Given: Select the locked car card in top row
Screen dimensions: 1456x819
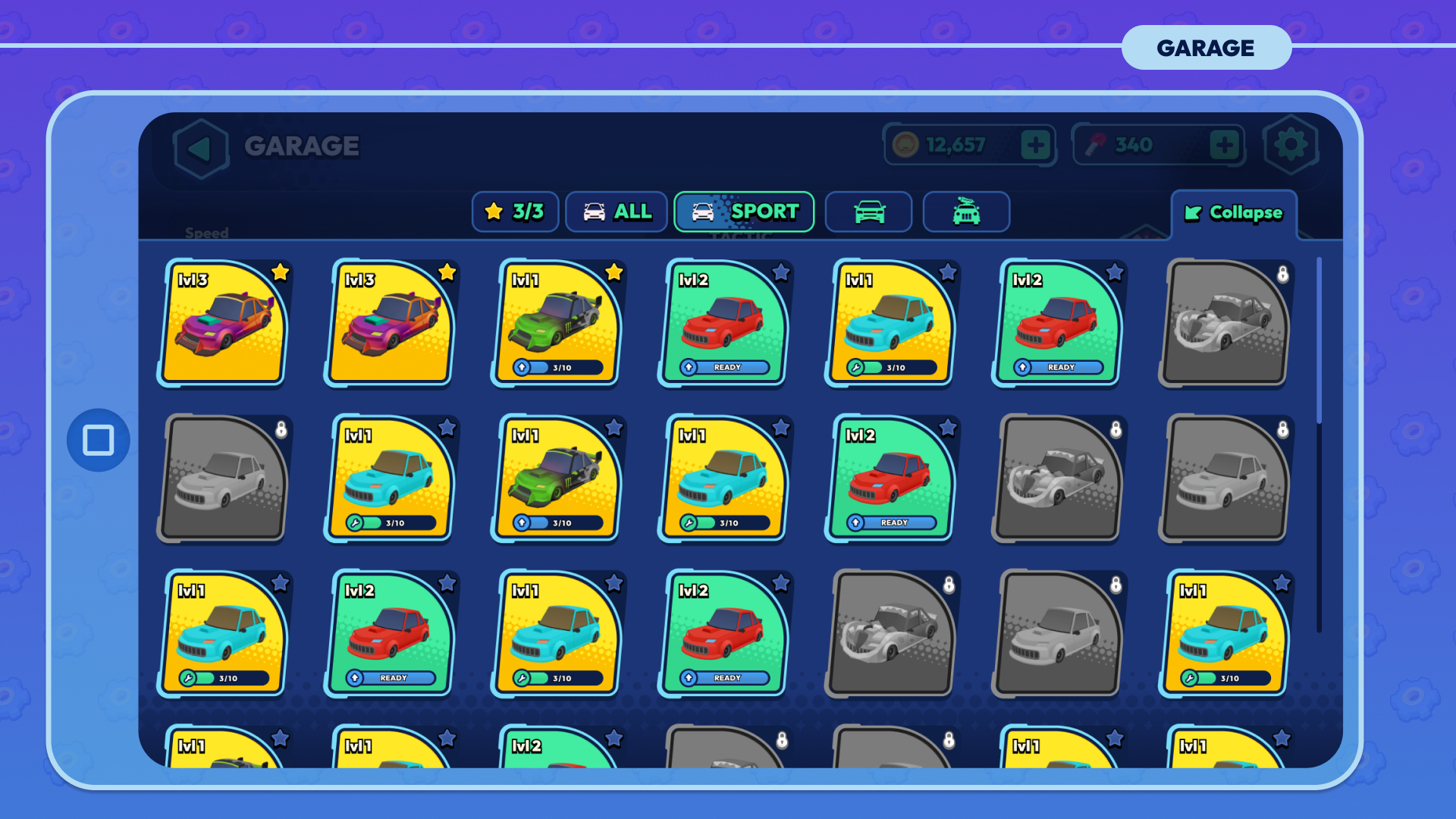Looking at the screenshot, I should tap(1225, 323).
